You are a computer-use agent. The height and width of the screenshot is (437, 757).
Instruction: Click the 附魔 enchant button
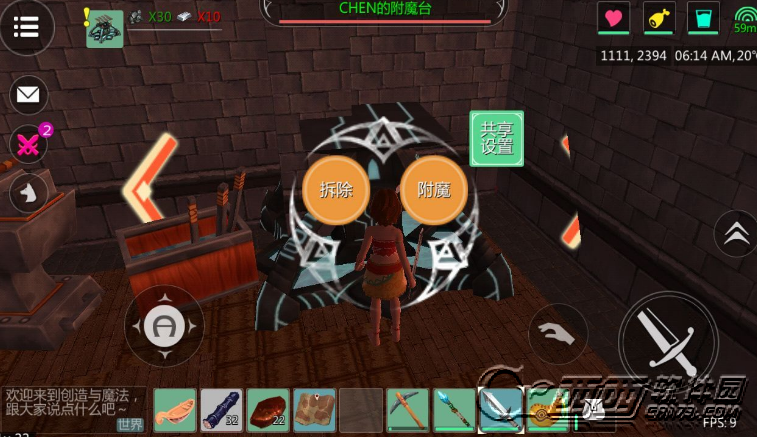pyautogui.click(x=434, y=189)
